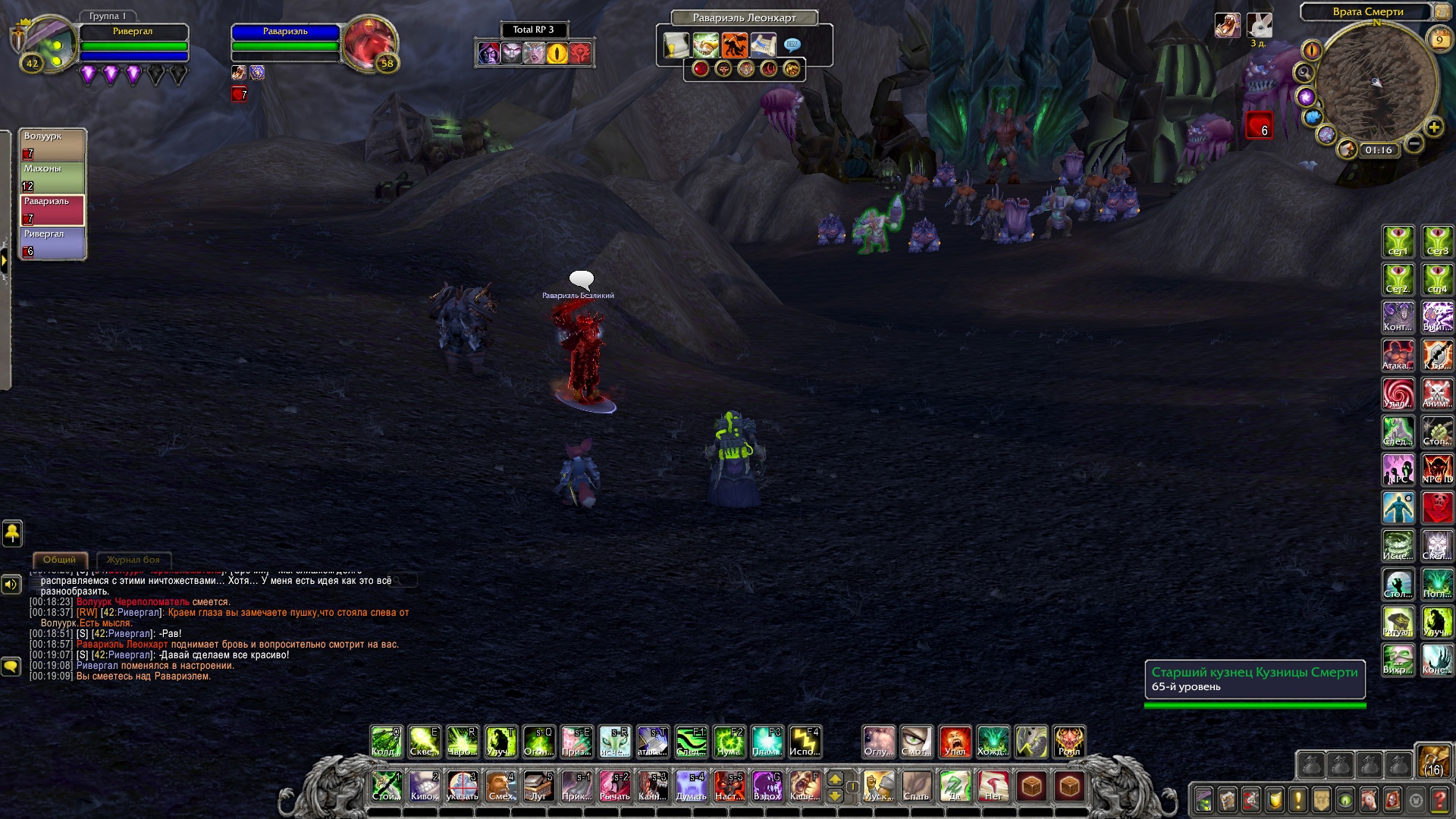
Task: Open the question mark help button
Action: (x=1439, y=799)
